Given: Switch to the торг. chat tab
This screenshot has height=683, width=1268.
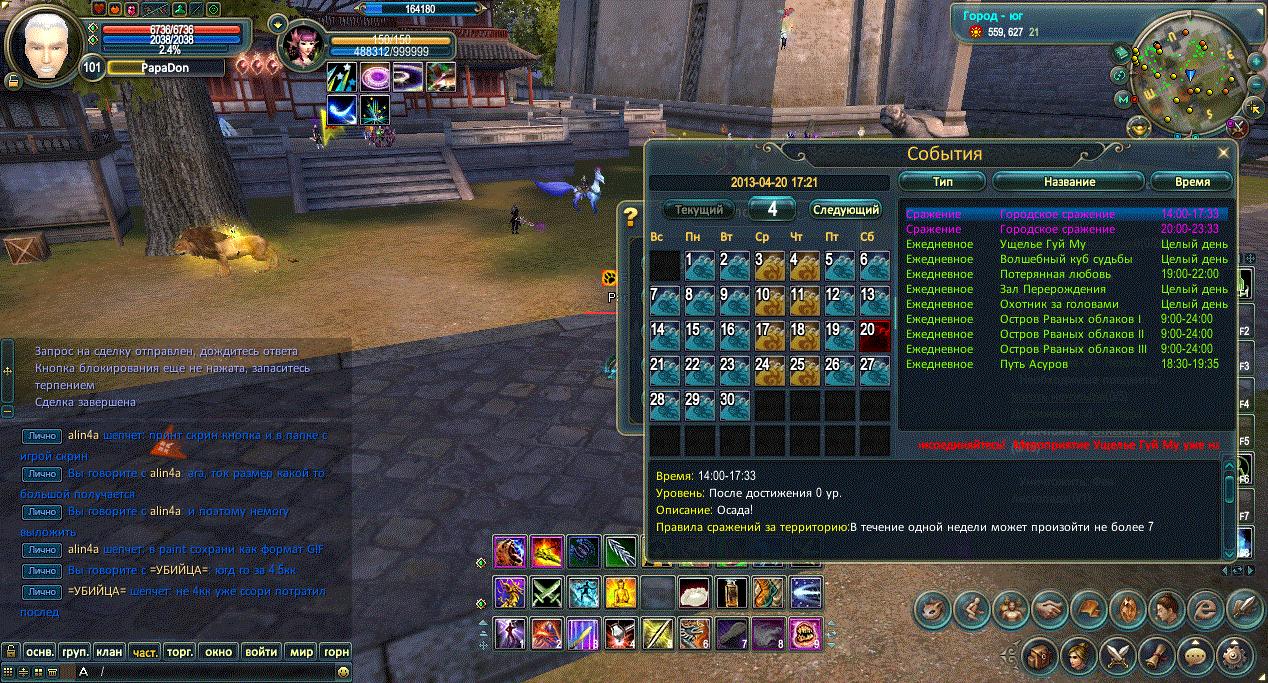Looking at the screenshot, I should point(180,651).
